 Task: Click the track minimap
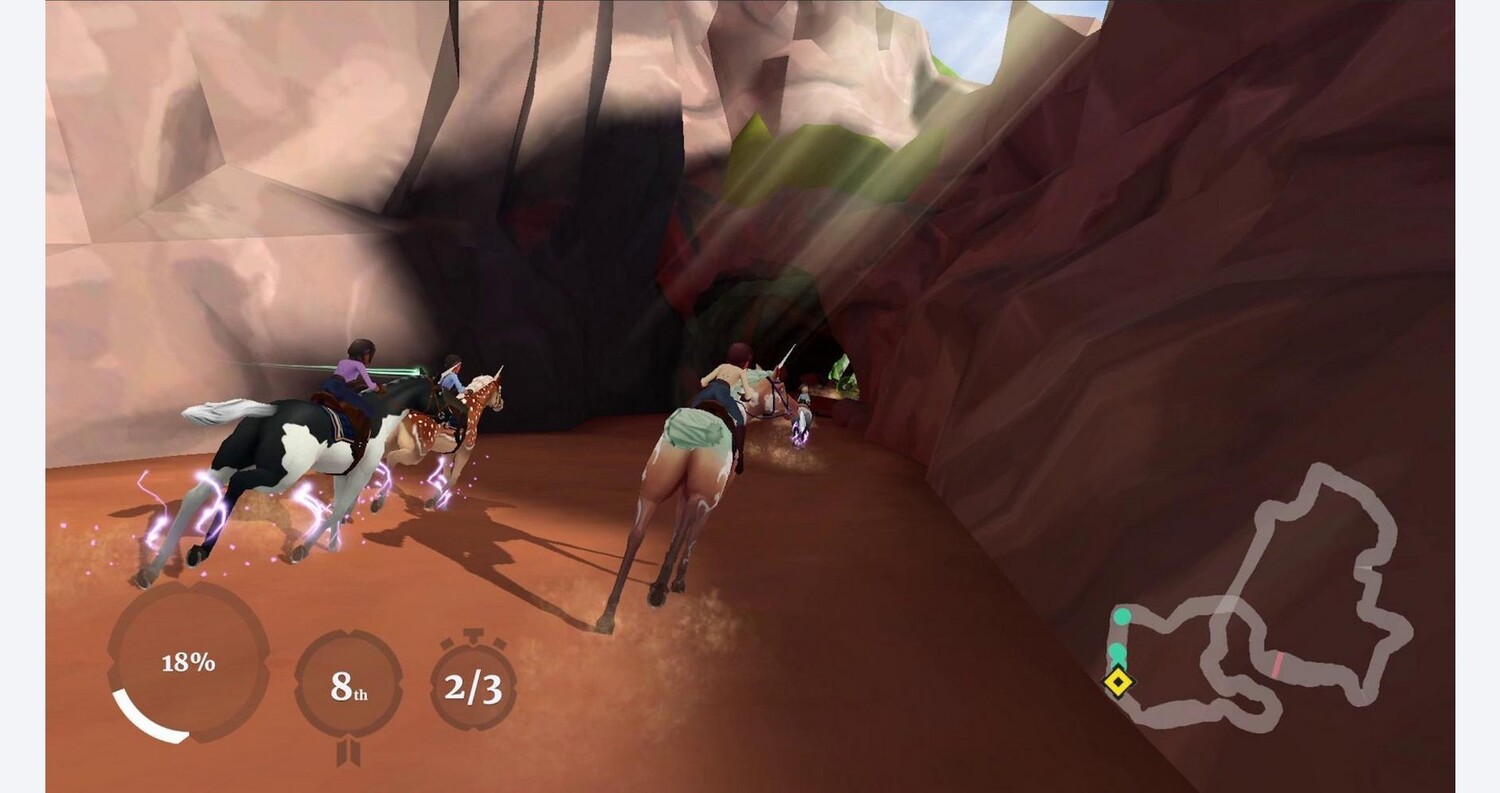tap(1262, 597)
